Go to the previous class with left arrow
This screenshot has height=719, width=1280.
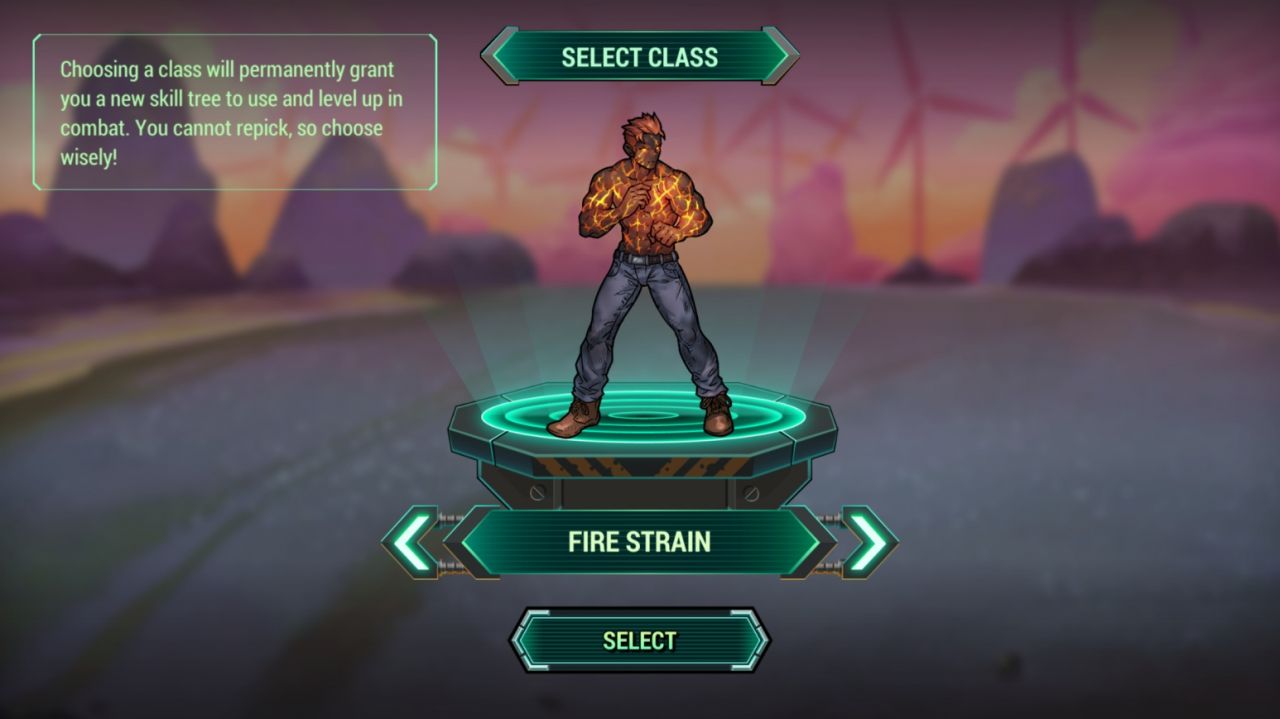412,542
